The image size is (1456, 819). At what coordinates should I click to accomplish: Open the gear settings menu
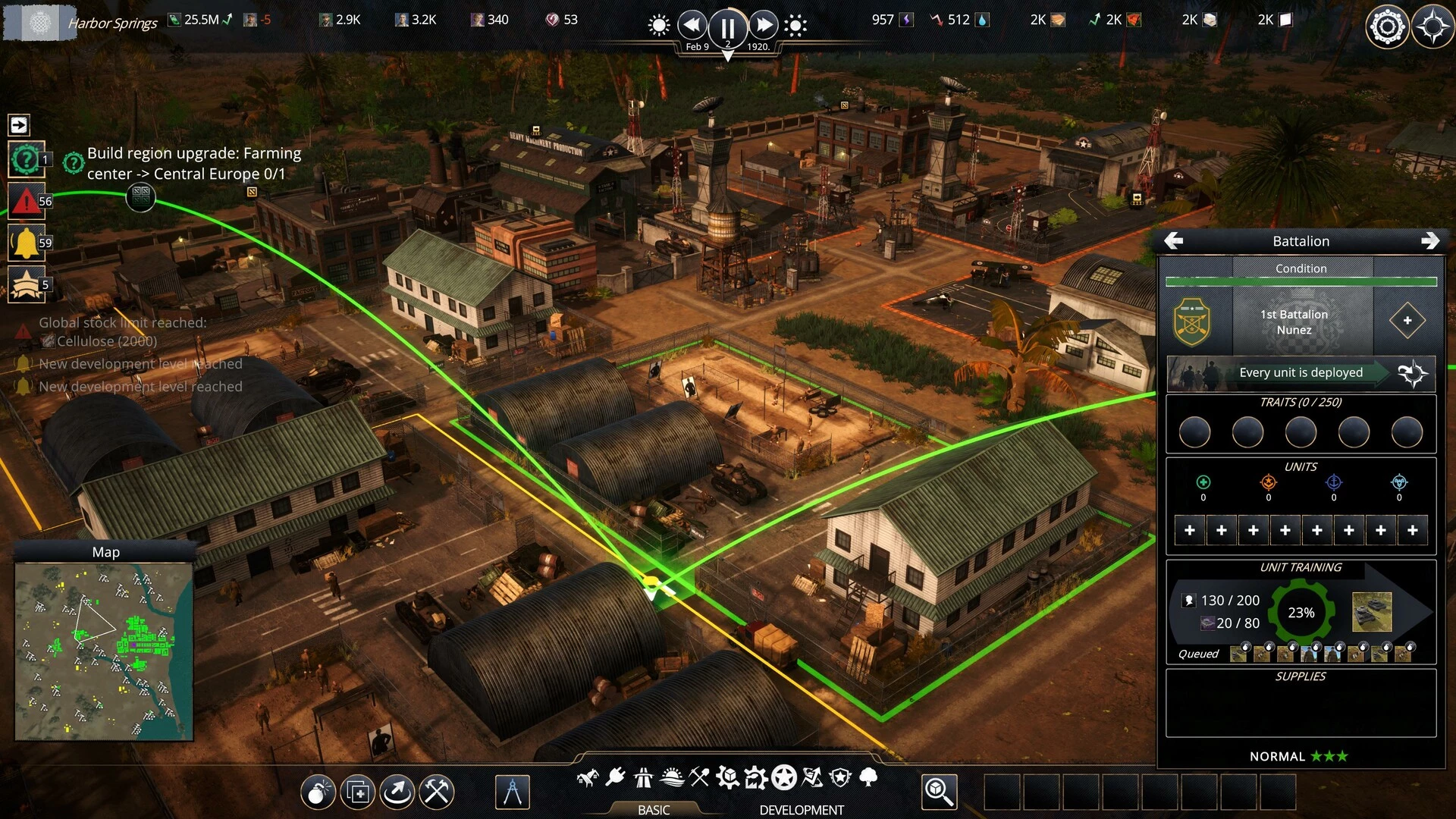click(x=1387, y=27)
